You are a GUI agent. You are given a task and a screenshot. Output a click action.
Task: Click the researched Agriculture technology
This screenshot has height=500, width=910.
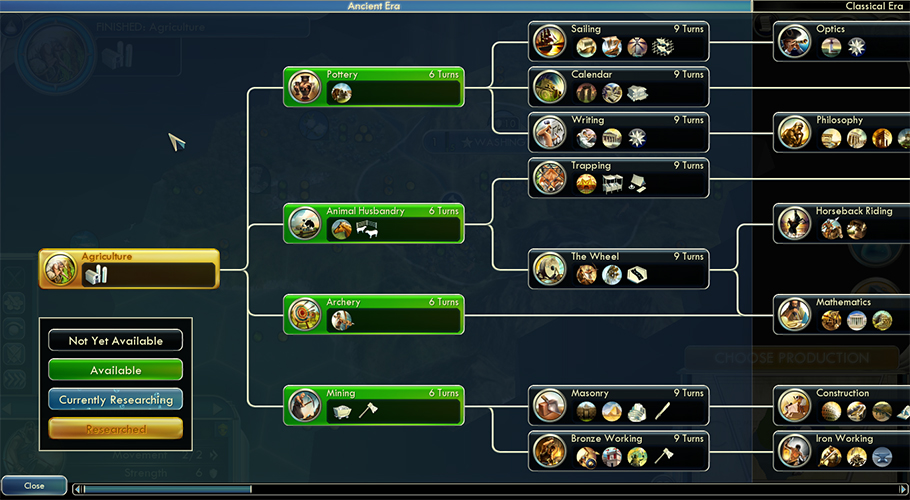(129, 269)
